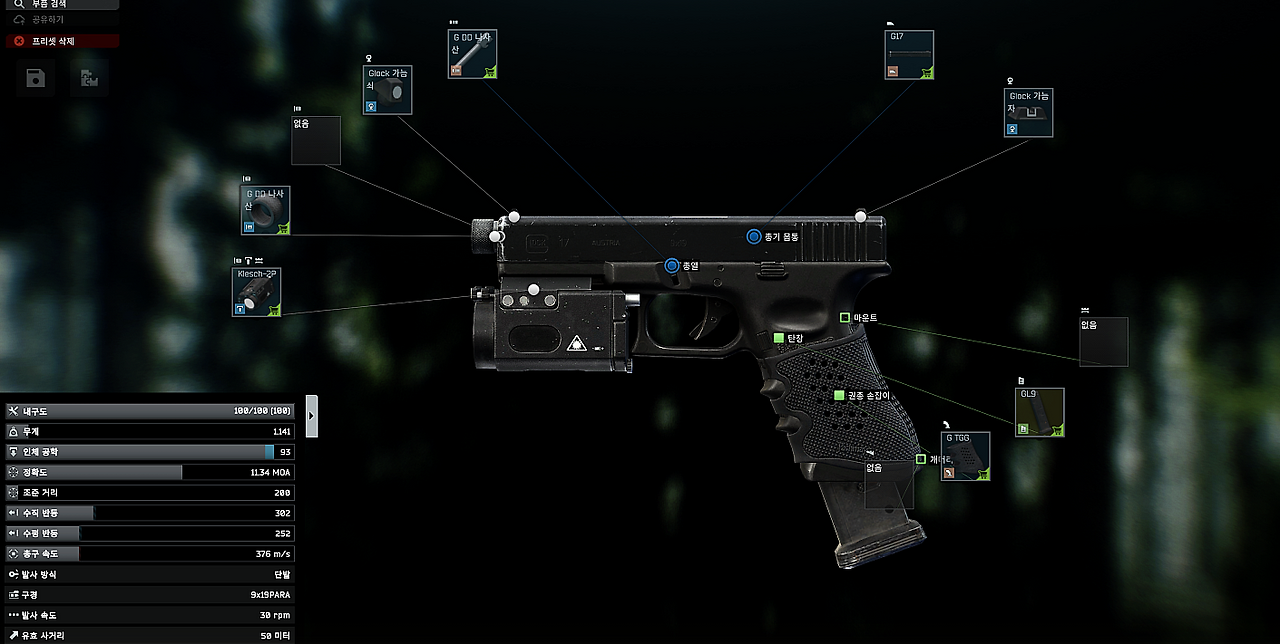Viewport: 1280px width, 644px height.
Task: Toggle the 권총 손잡이 pistol grip node
Action: [839, 396]
